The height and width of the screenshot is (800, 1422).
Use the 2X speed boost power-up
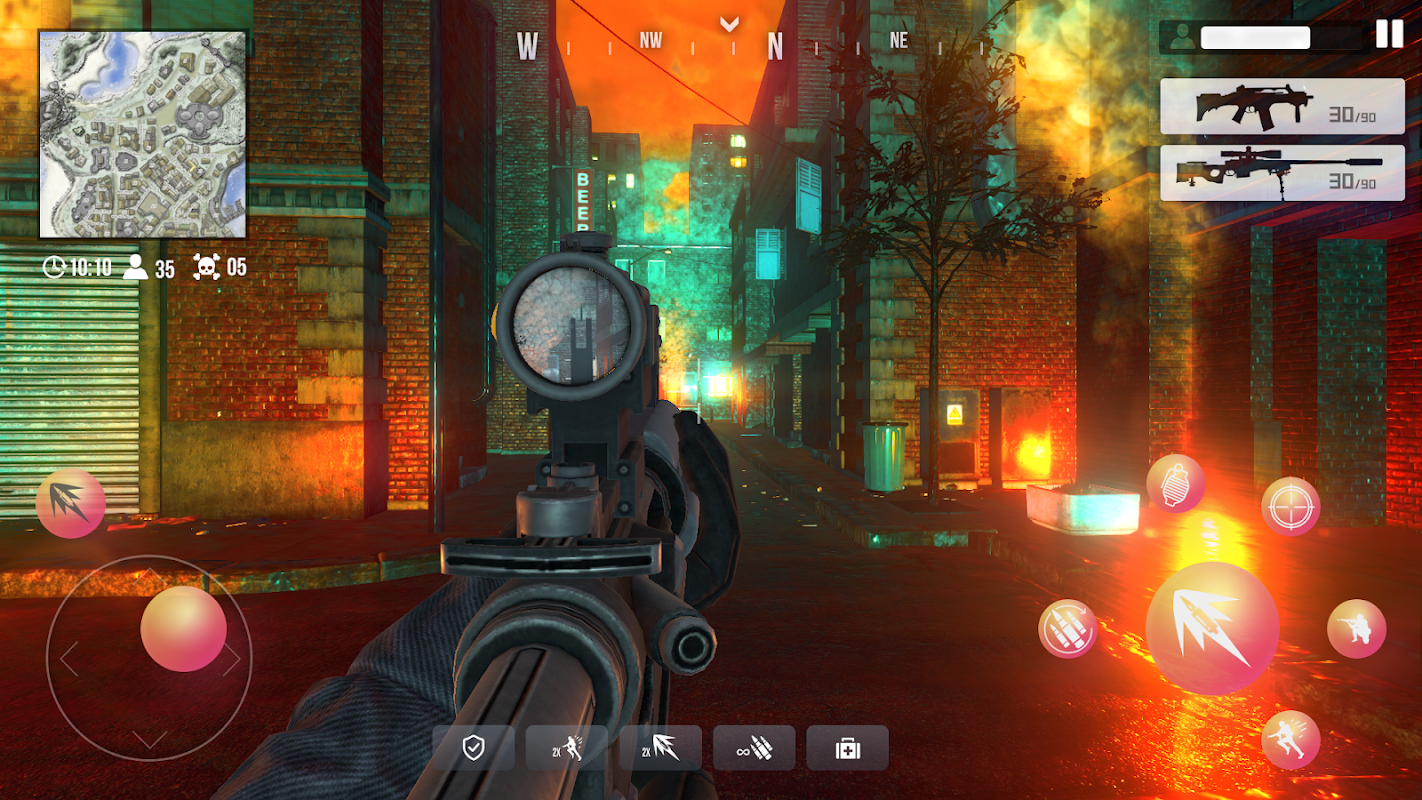[567, 748]
